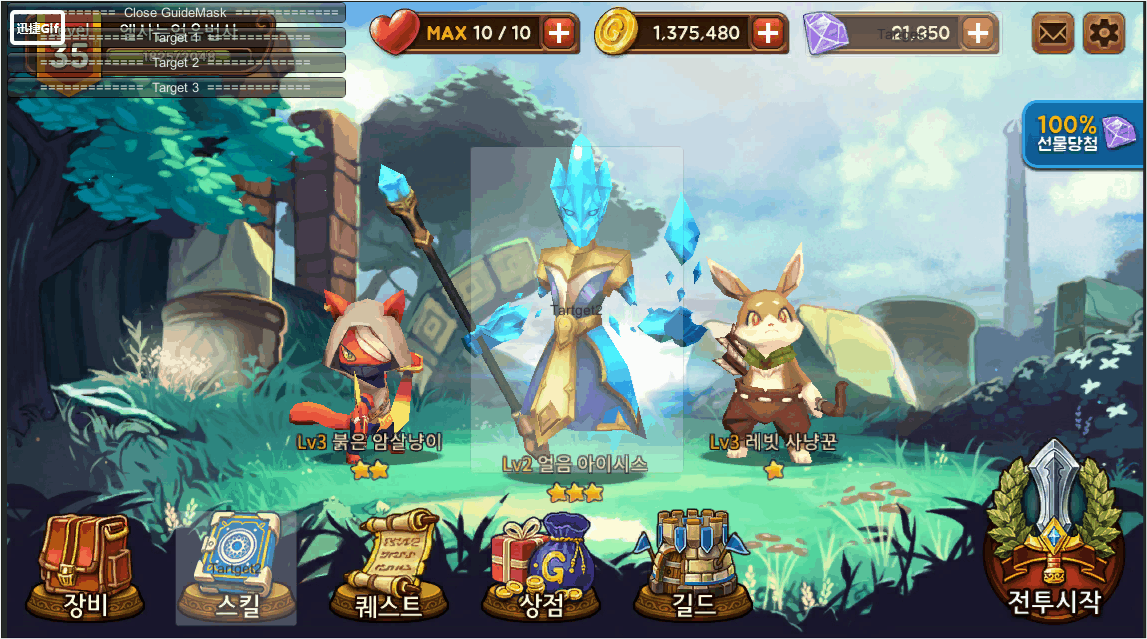Open the 퀘스트 quest scroll
This screenshot has height=639, width=1147.
pyautogui.click(x=388, y=566)
